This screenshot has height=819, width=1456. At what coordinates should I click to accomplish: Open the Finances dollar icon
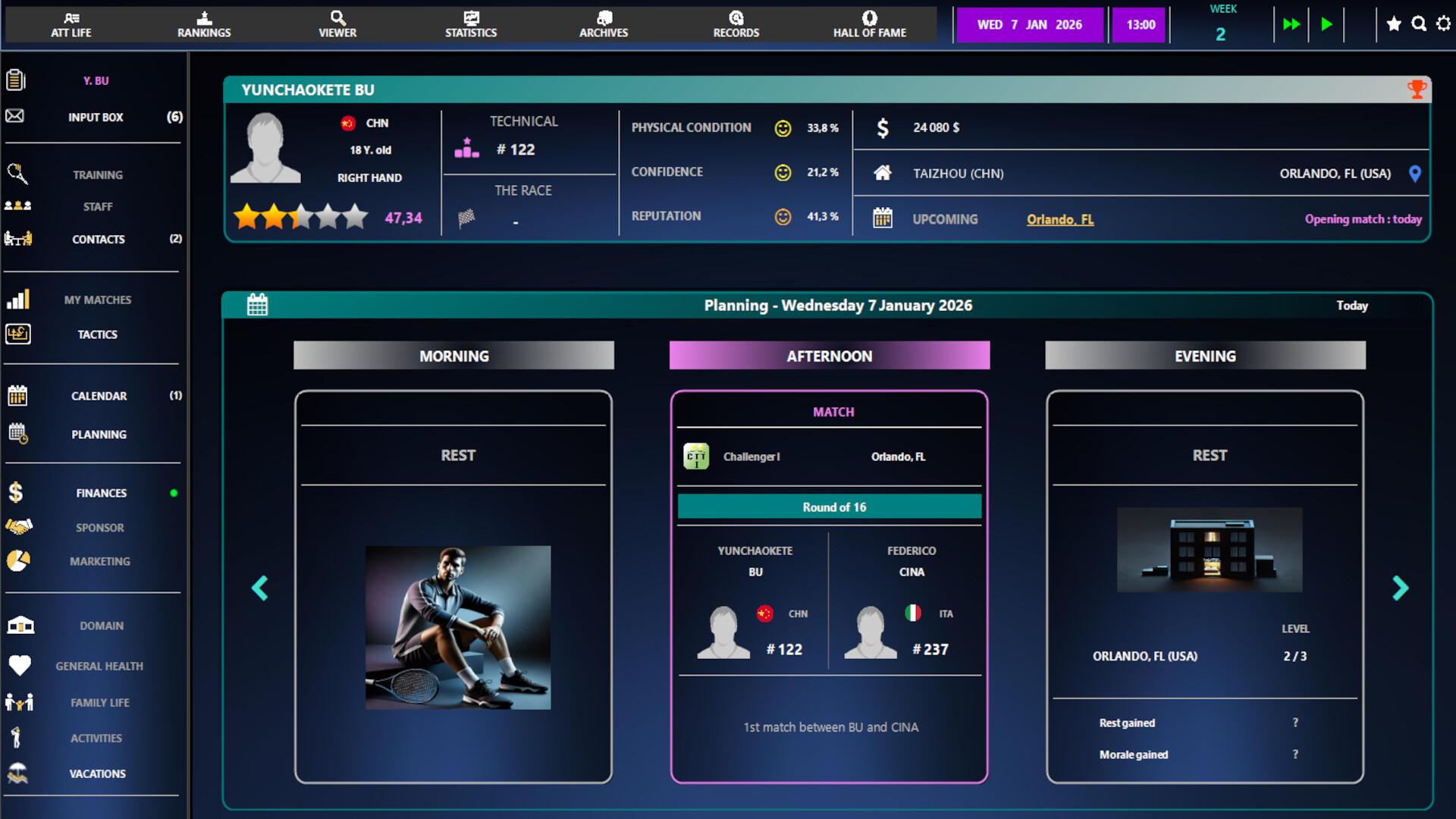pyautogui.click(x=17, y=492)
